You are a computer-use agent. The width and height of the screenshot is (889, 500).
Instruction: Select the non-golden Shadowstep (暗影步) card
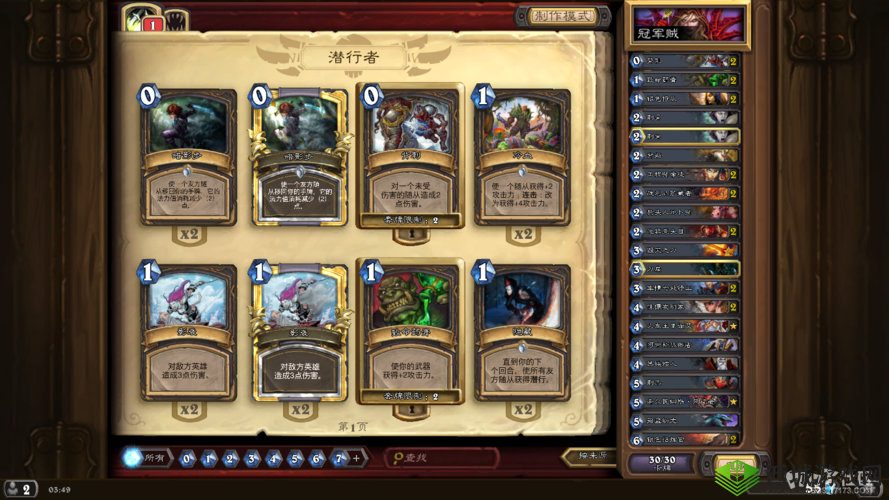[x=188, y=158]
